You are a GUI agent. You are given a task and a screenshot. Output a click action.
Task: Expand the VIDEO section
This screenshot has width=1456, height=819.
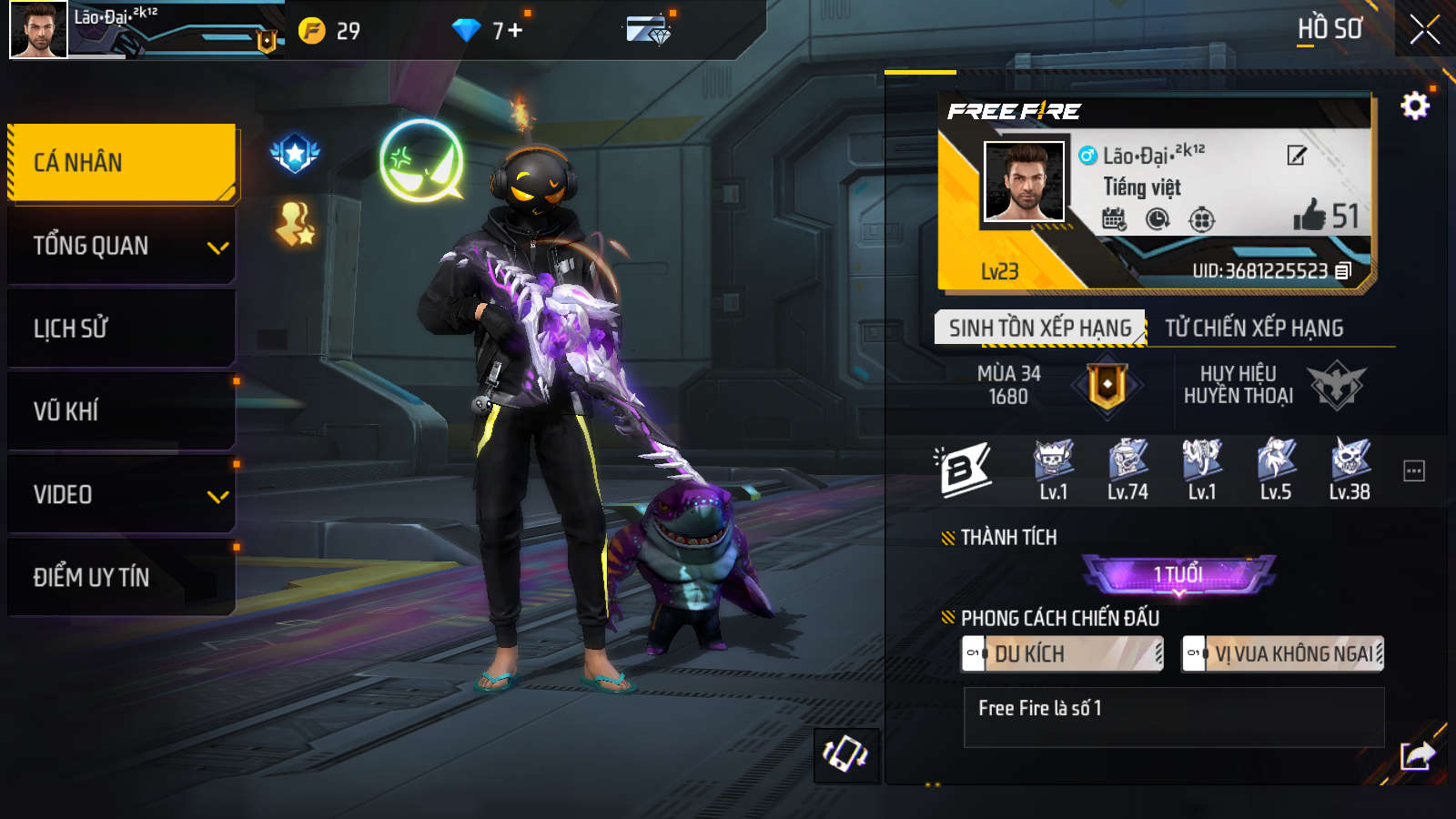[x=122, y=495]
